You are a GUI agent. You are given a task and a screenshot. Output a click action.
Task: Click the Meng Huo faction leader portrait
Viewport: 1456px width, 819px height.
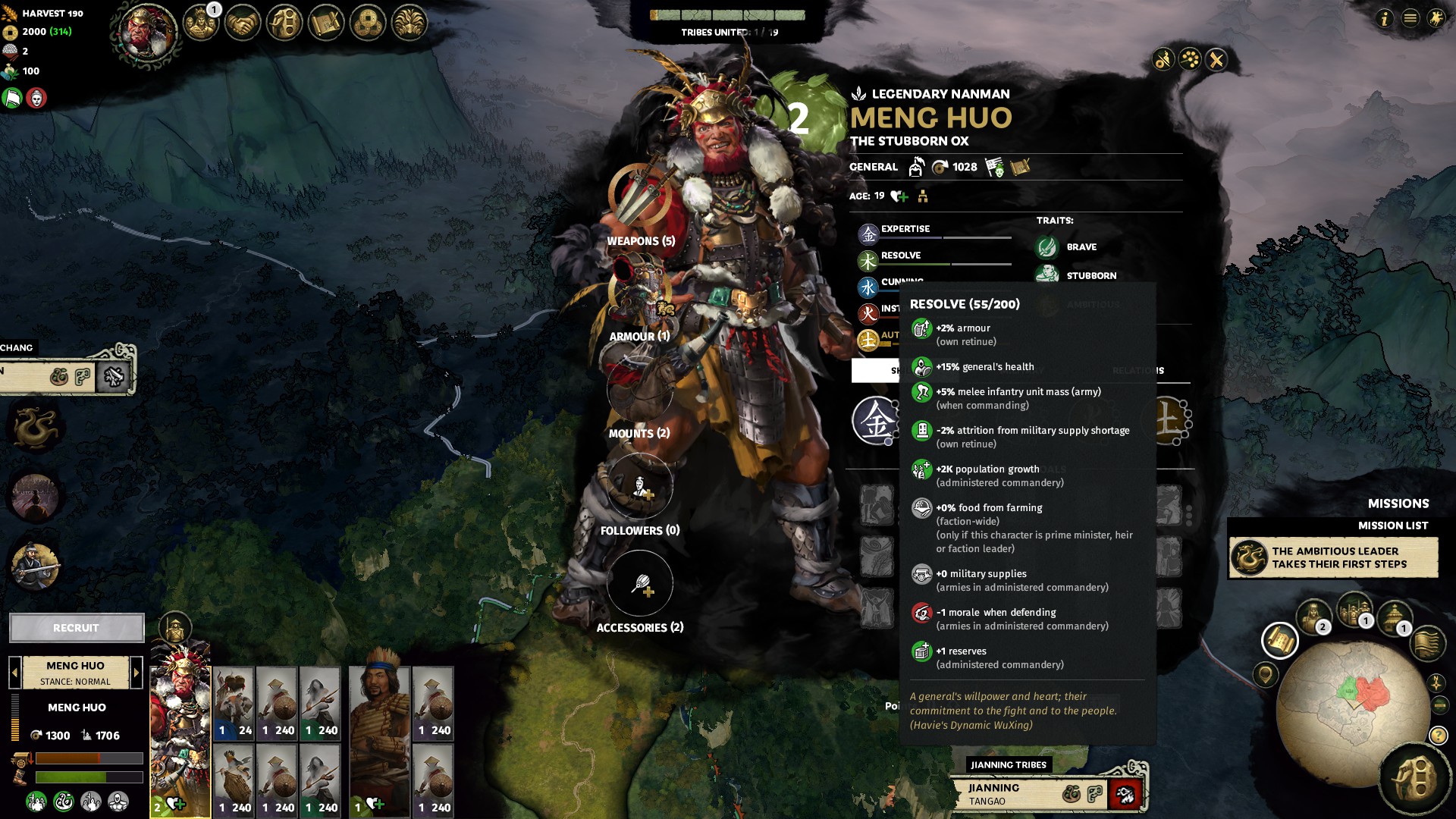point(147,32)
